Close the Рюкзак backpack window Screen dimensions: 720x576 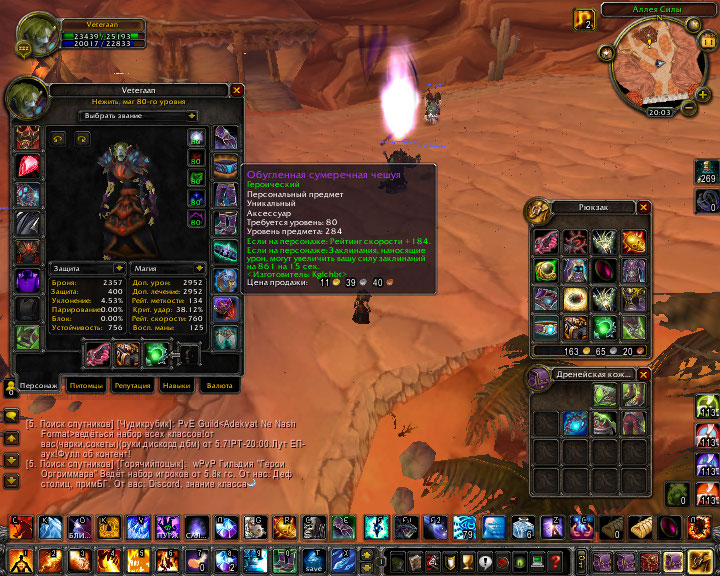tap(644, 207)
